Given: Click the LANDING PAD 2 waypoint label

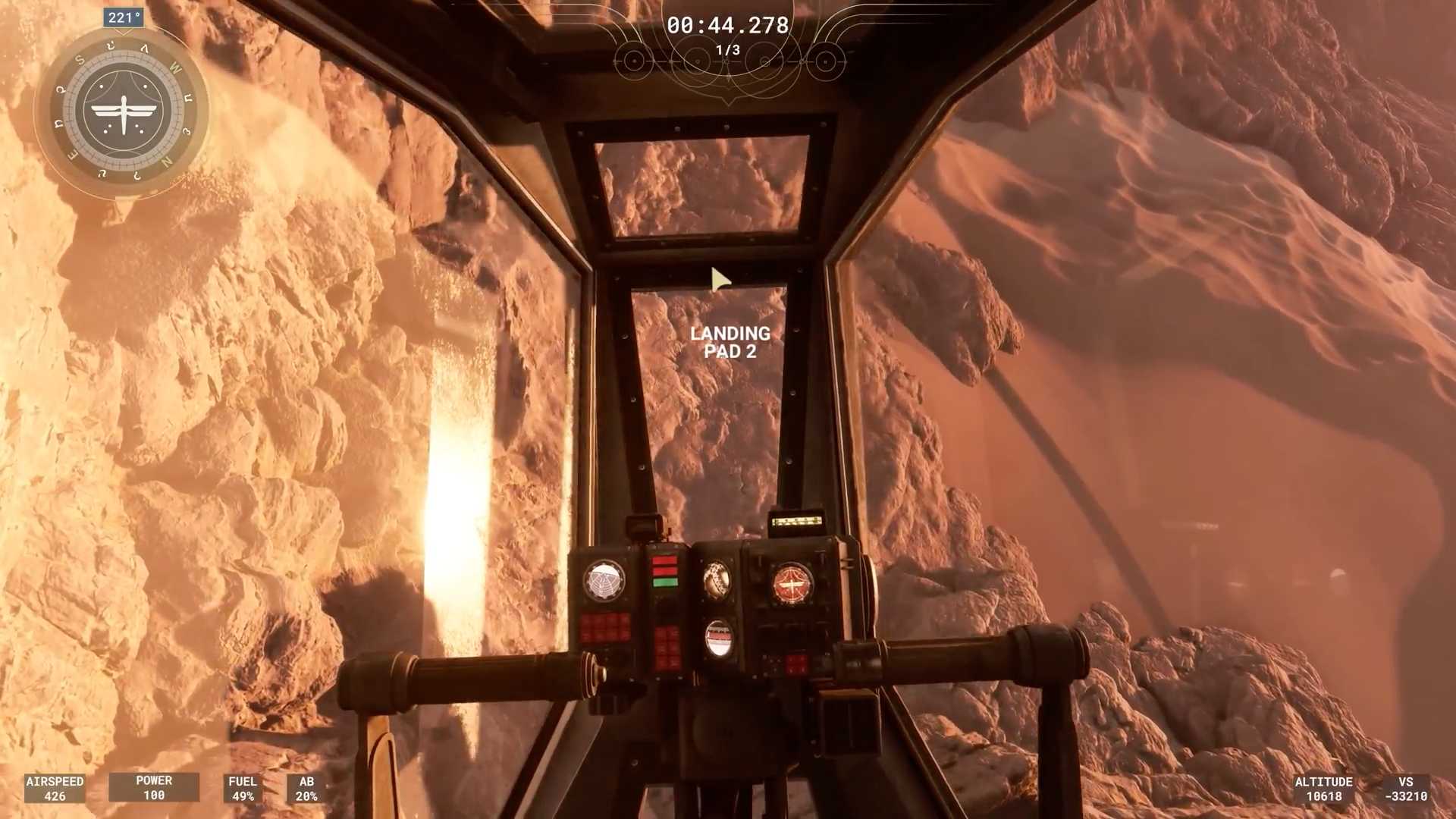Looking at the screenshot, I should (730, 341).
